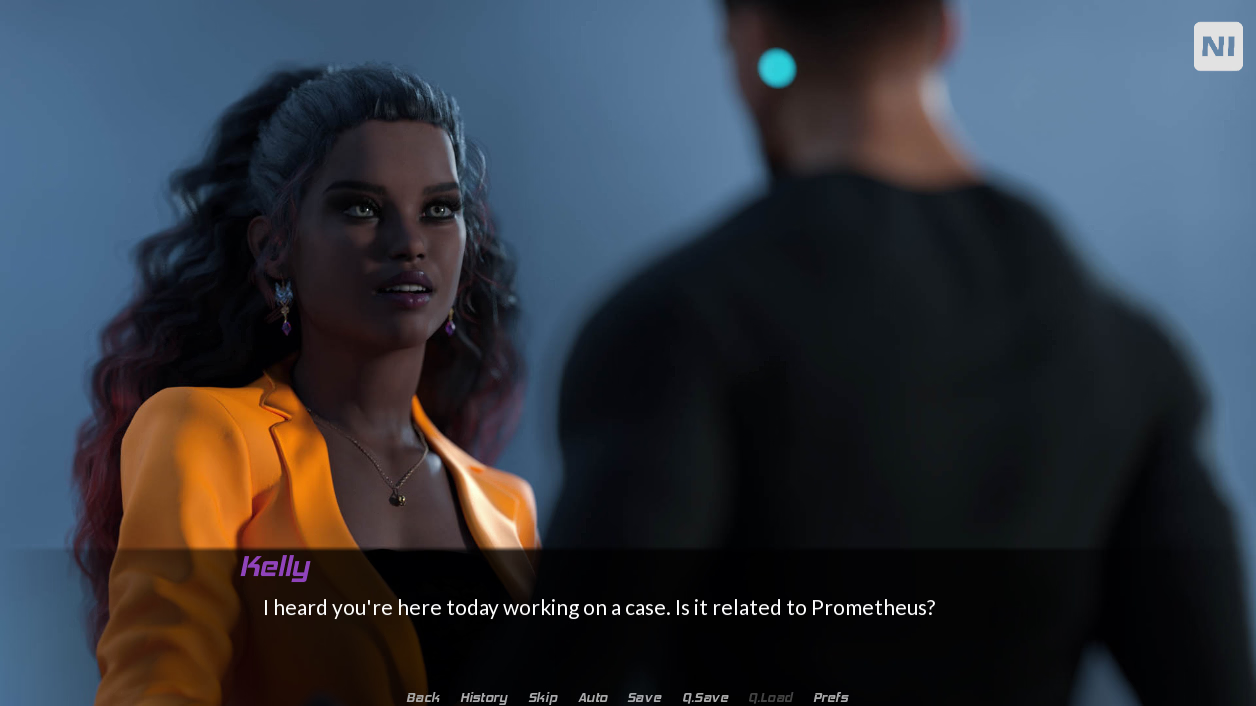Toggle Auto dialogue advance
The image size is (1256, 706).
[x=592, y=697]
